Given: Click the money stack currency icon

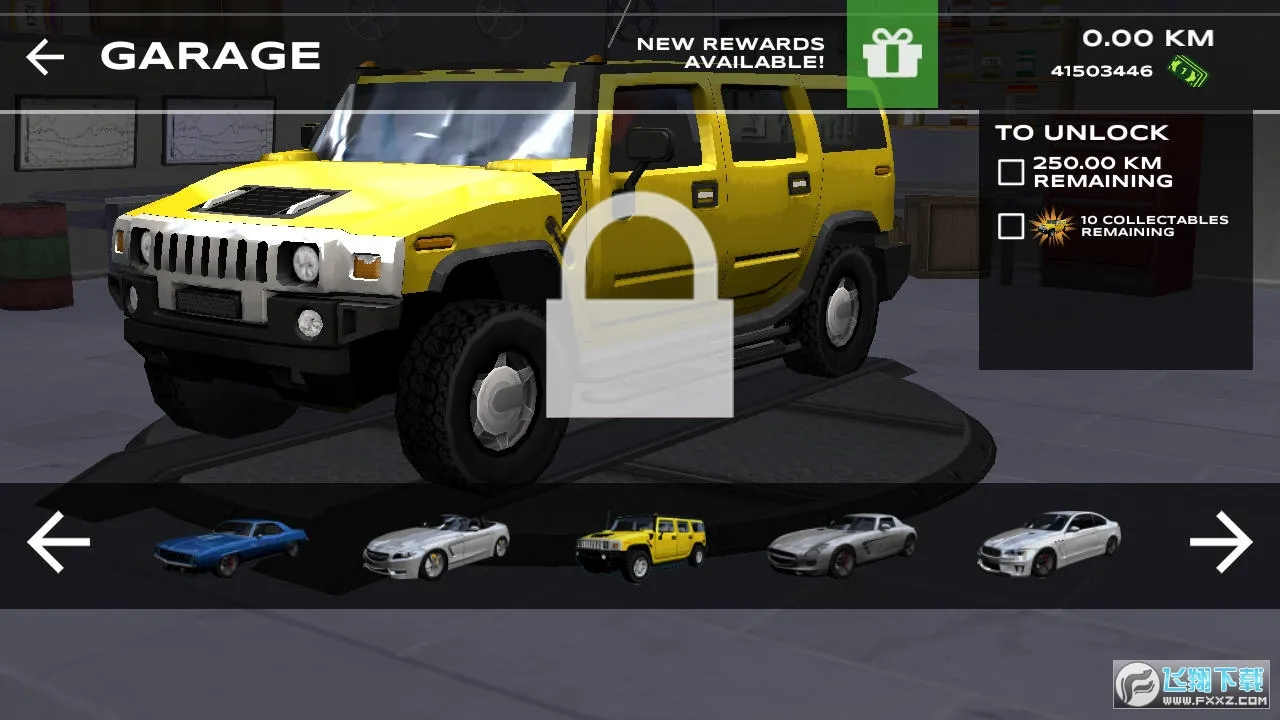Looking at the screenshot, I should pos(1188,70).
